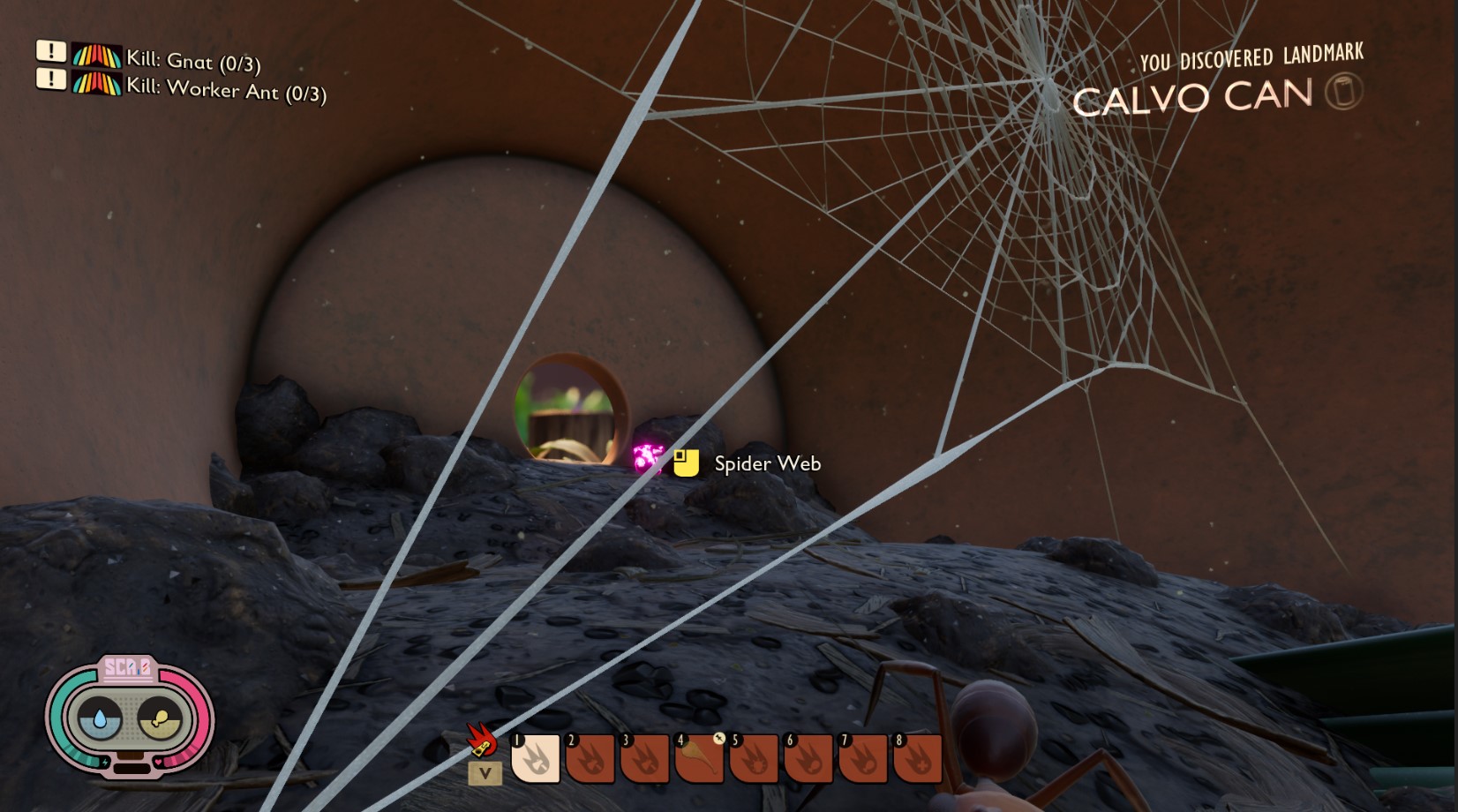Screen dimensions: 1458x812
Task: Expand the hotbar with the V key icon
Action: (x=485, y=772)
